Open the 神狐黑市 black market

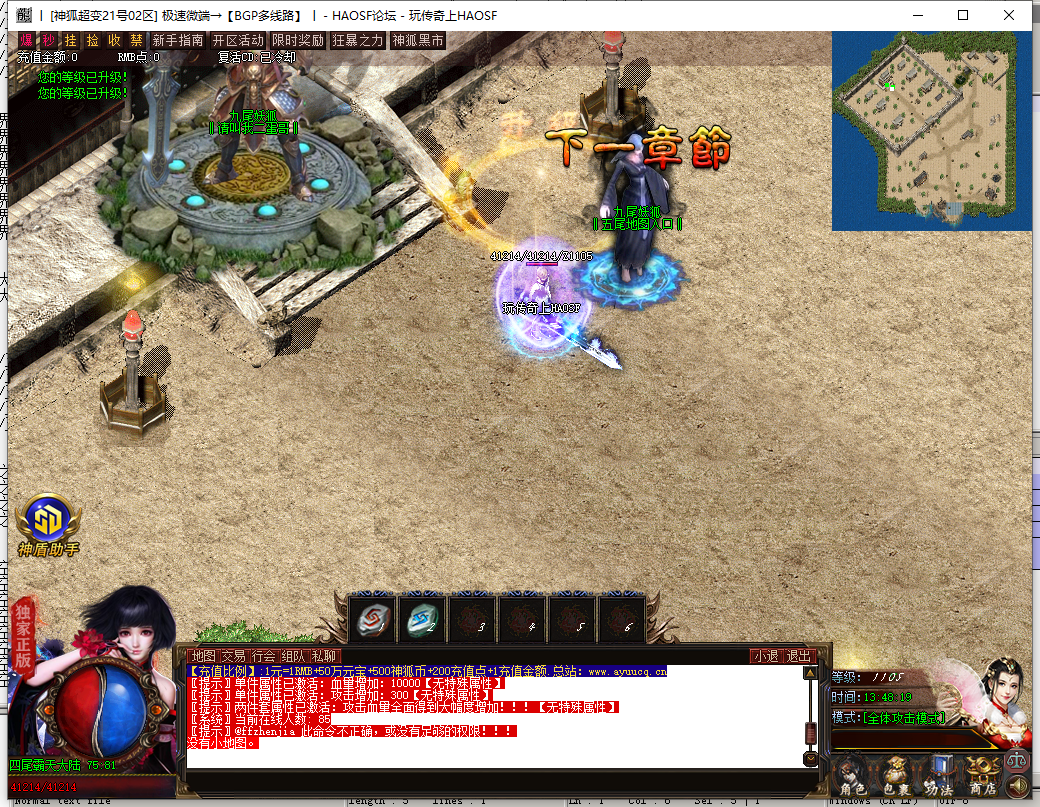click(x=418, y=41)
